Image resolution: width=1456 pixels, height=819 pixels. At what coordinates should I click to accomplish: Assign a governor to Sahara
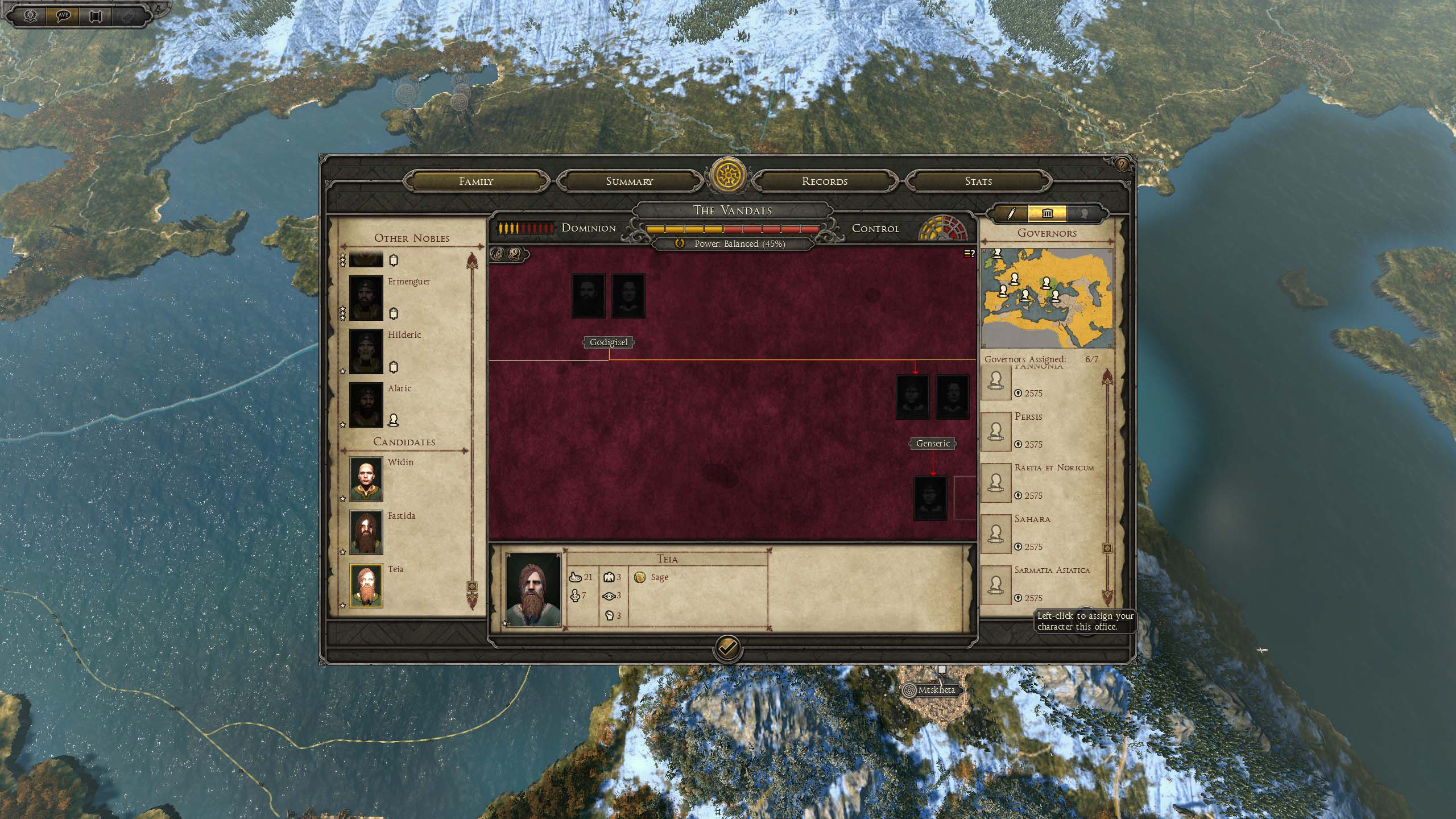tap(995, 533)
